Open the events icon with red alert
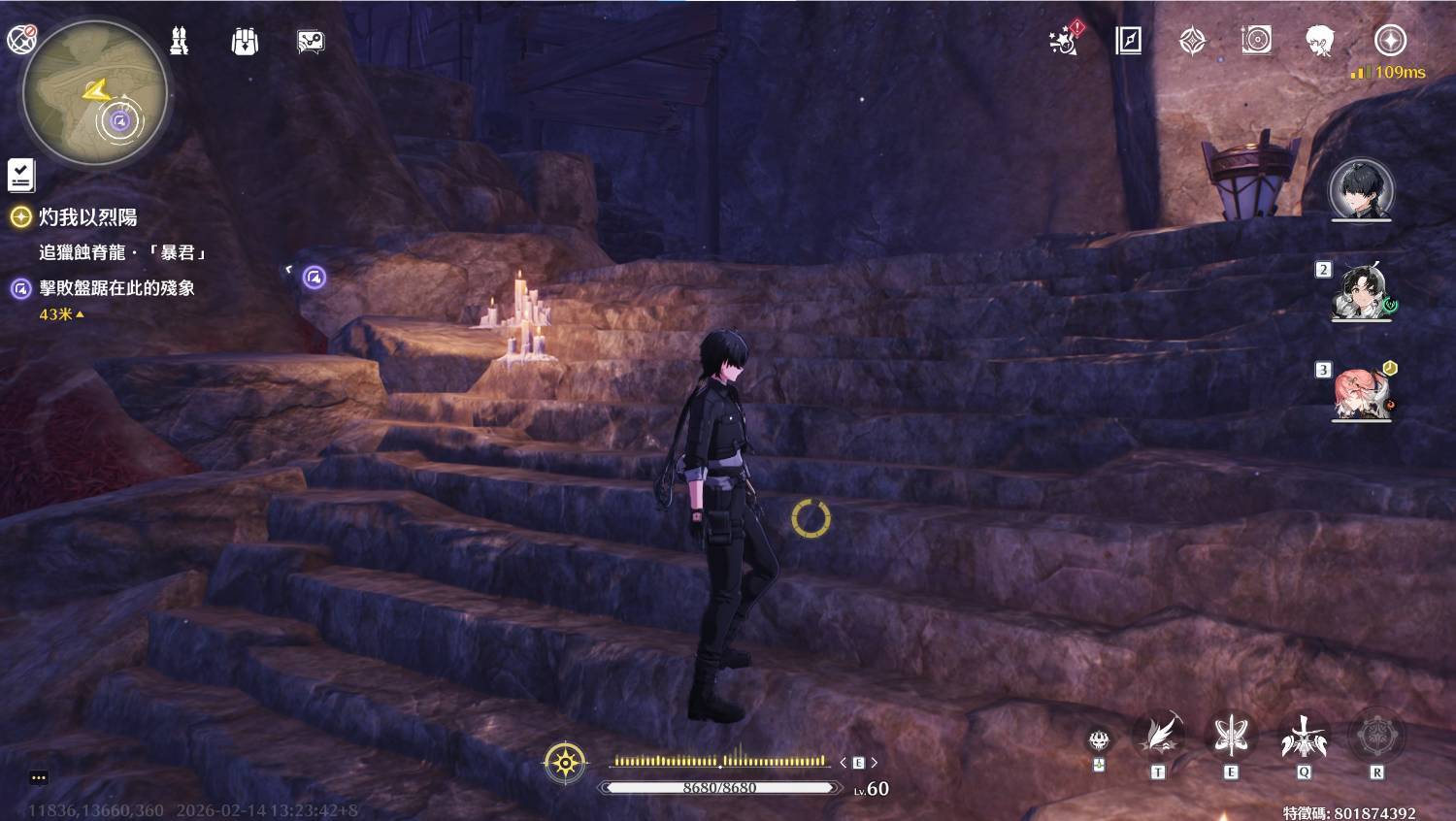The width and height of the screenshot is (1456, 821). pos(1065,41)
